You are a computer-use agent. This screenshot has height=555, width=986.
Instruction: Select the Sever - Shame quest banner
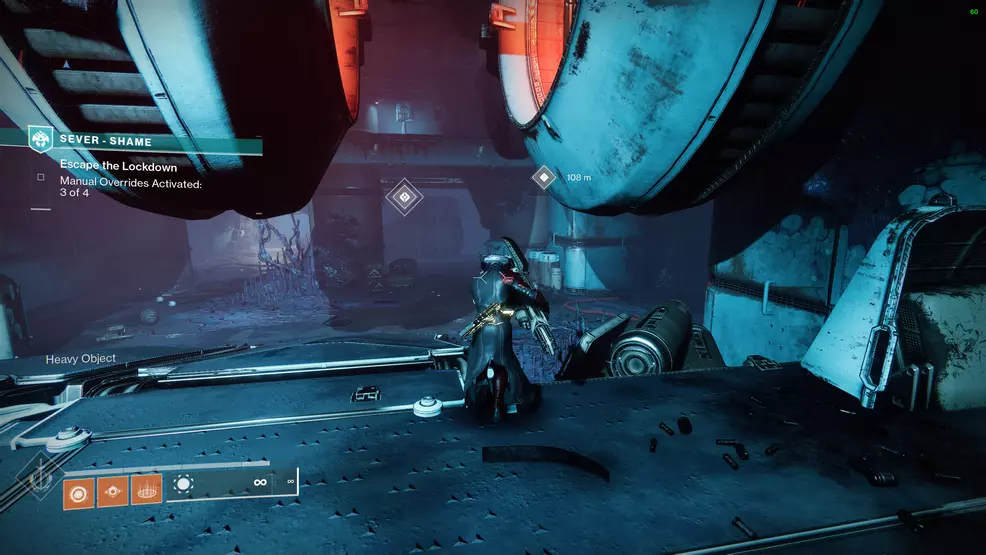point(150,142)
